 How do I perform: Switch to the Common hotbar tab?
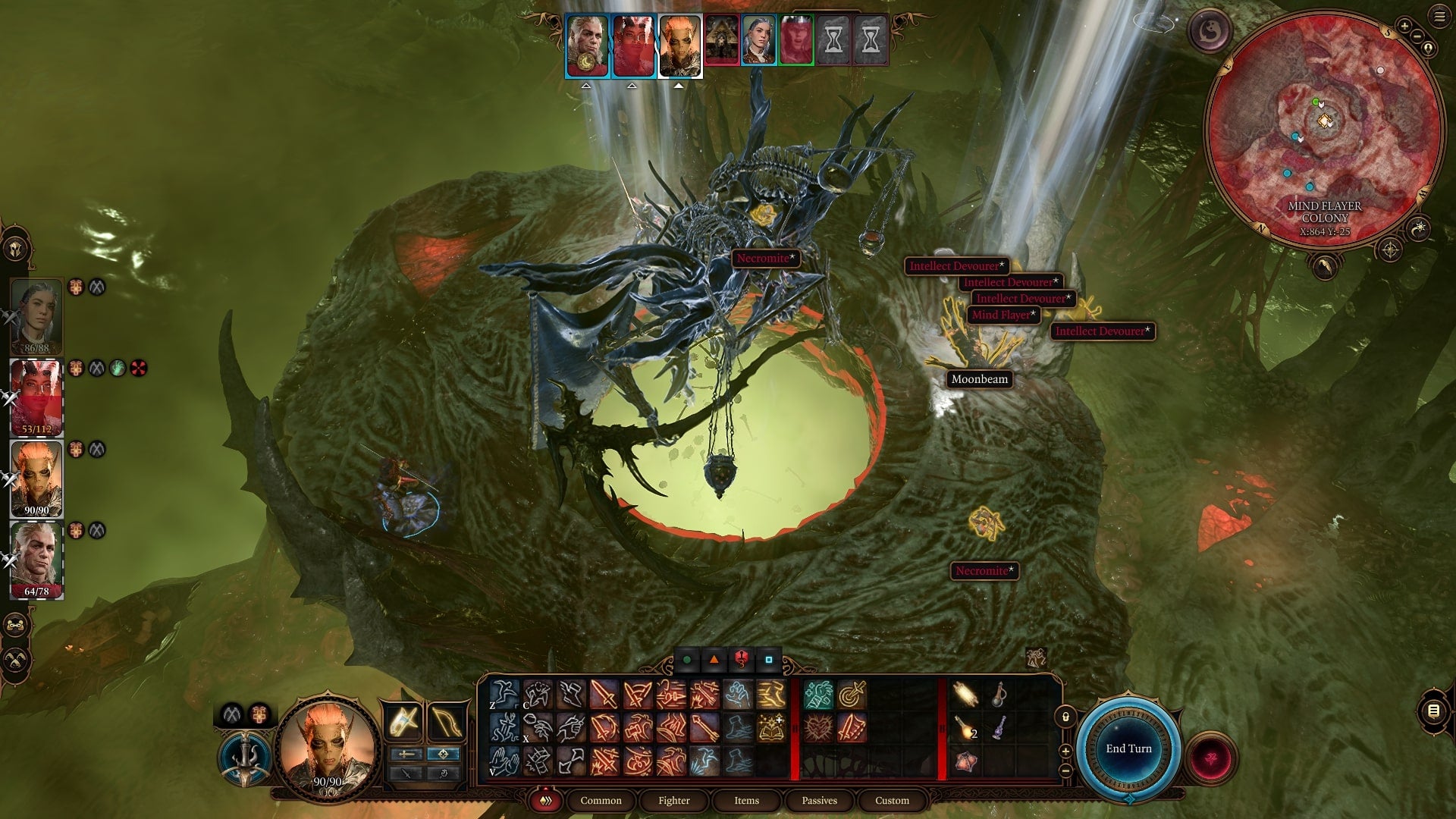coord(601,800)
